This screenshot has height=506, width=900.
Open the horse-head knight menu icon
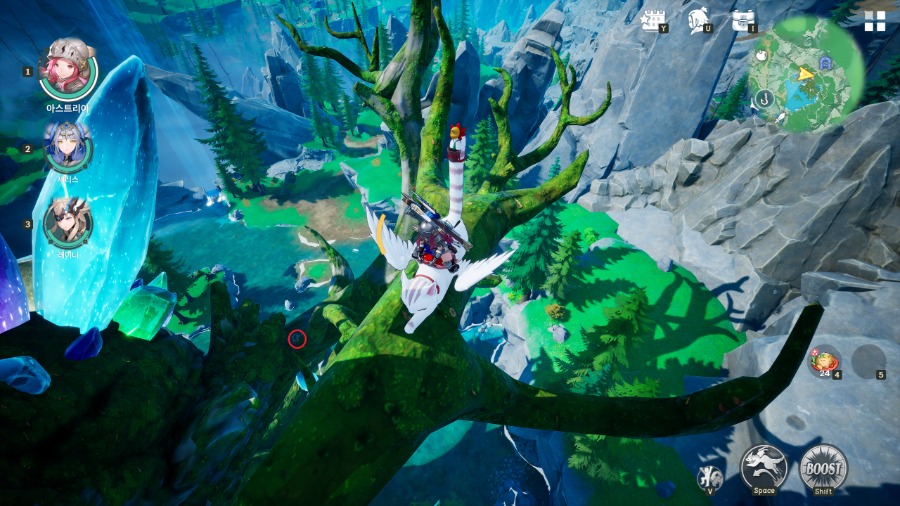tap(698, 20)
